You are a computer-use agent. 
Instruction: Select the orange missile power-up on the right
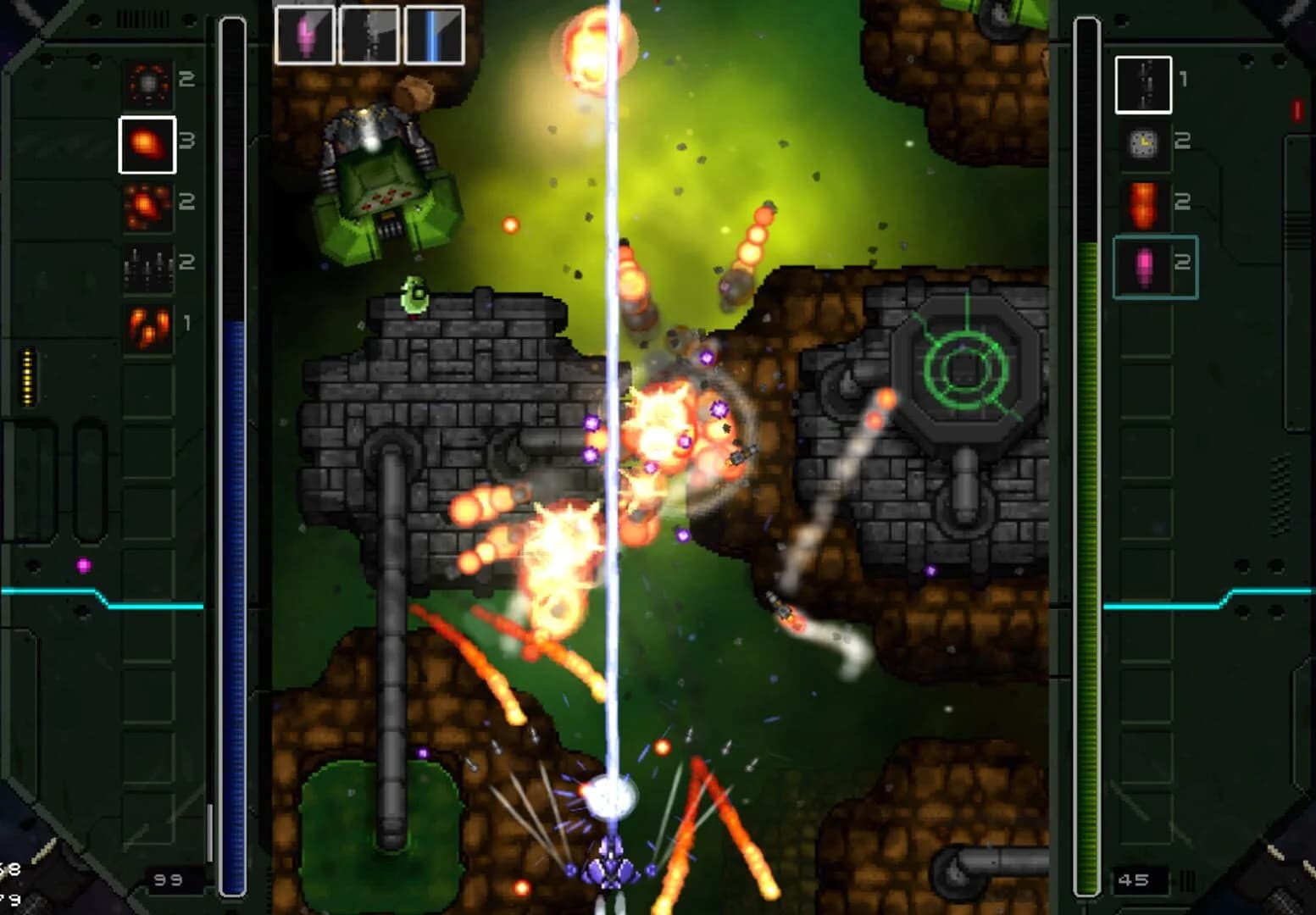coord(1141,203)
